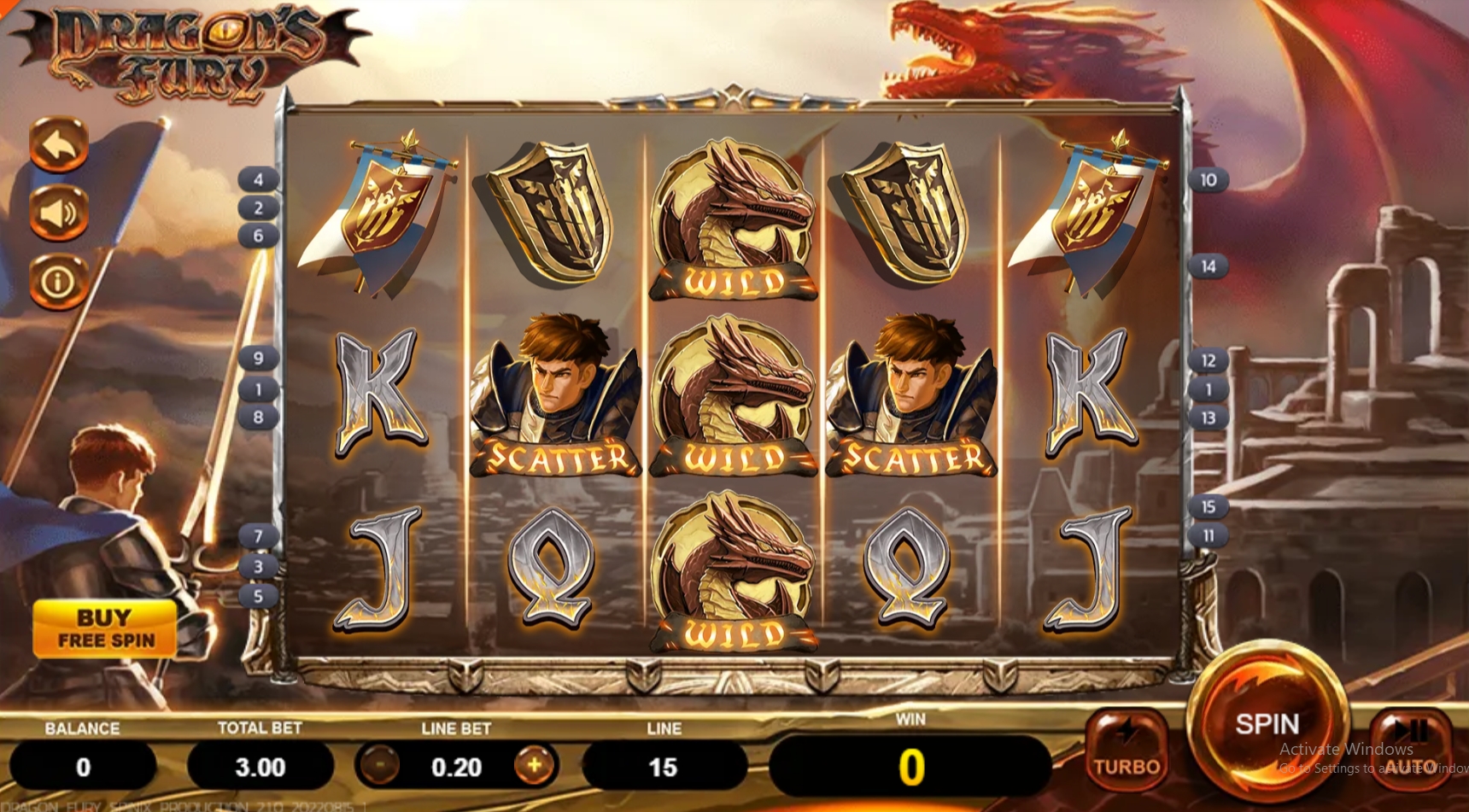The height and width of the screenshot is (812, 1469).
Task: Click the minus button to decrease line bet
Action: click(377, 766)
